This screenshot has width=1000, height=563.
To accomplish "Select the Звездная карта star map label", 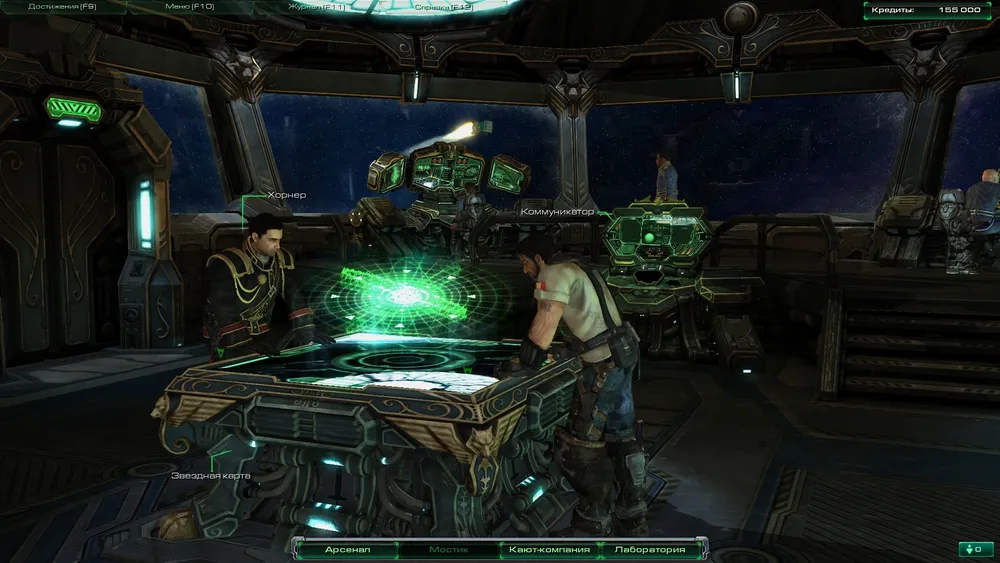I will pos(210,475).
